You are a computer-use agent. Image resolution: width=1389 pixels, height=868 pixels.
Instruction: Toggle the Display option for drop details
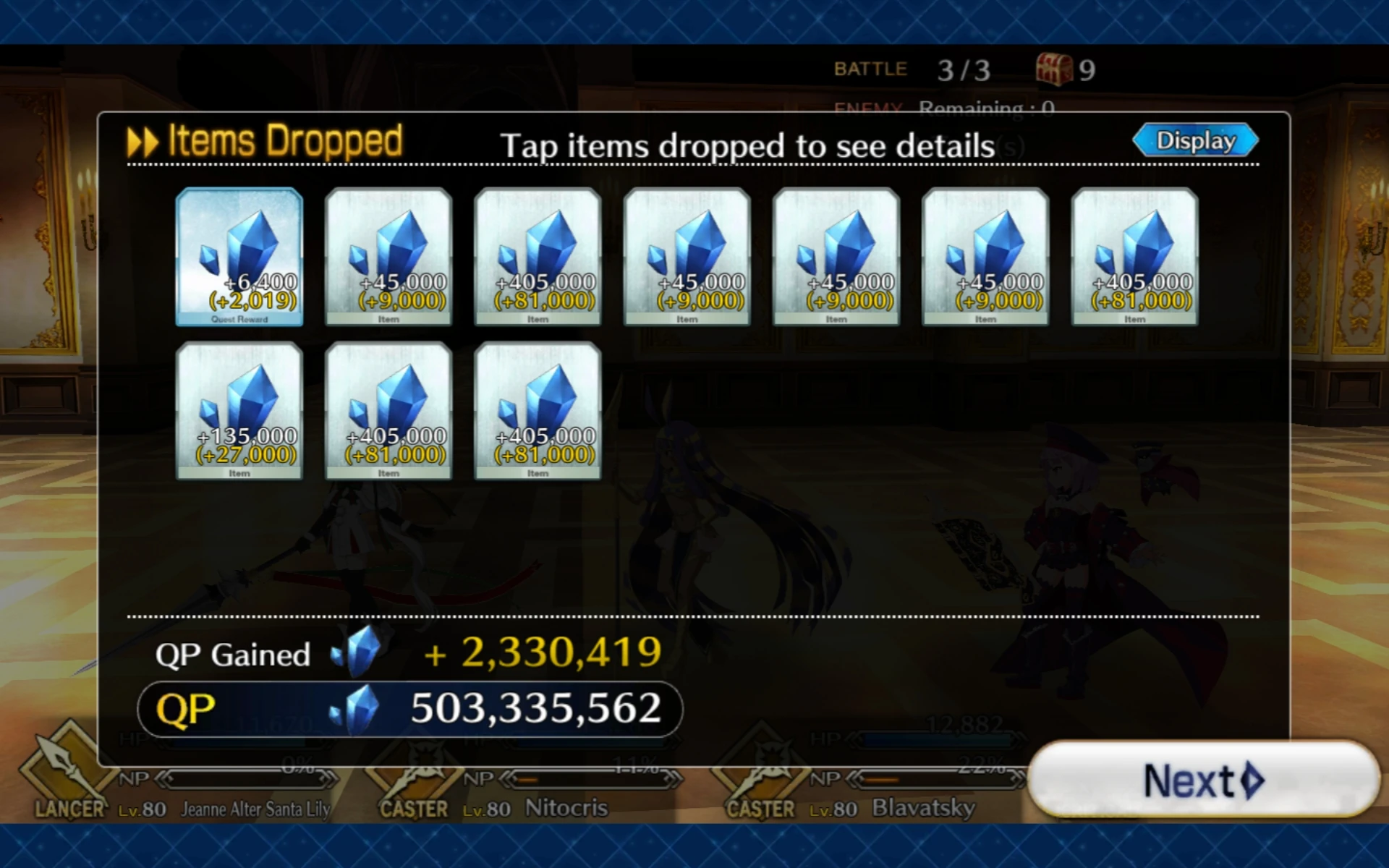[1194, 140]
